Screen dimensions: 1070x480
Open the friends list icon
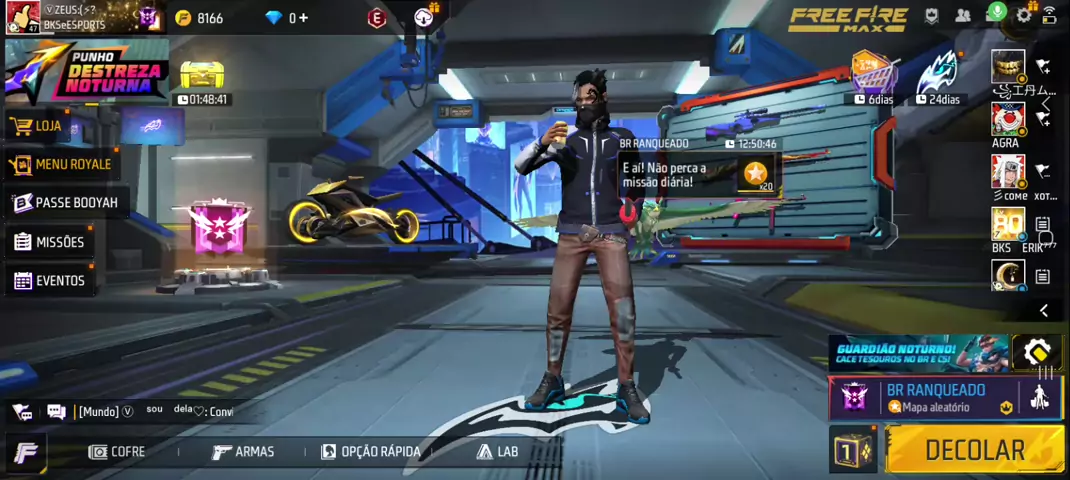(963, 16)
